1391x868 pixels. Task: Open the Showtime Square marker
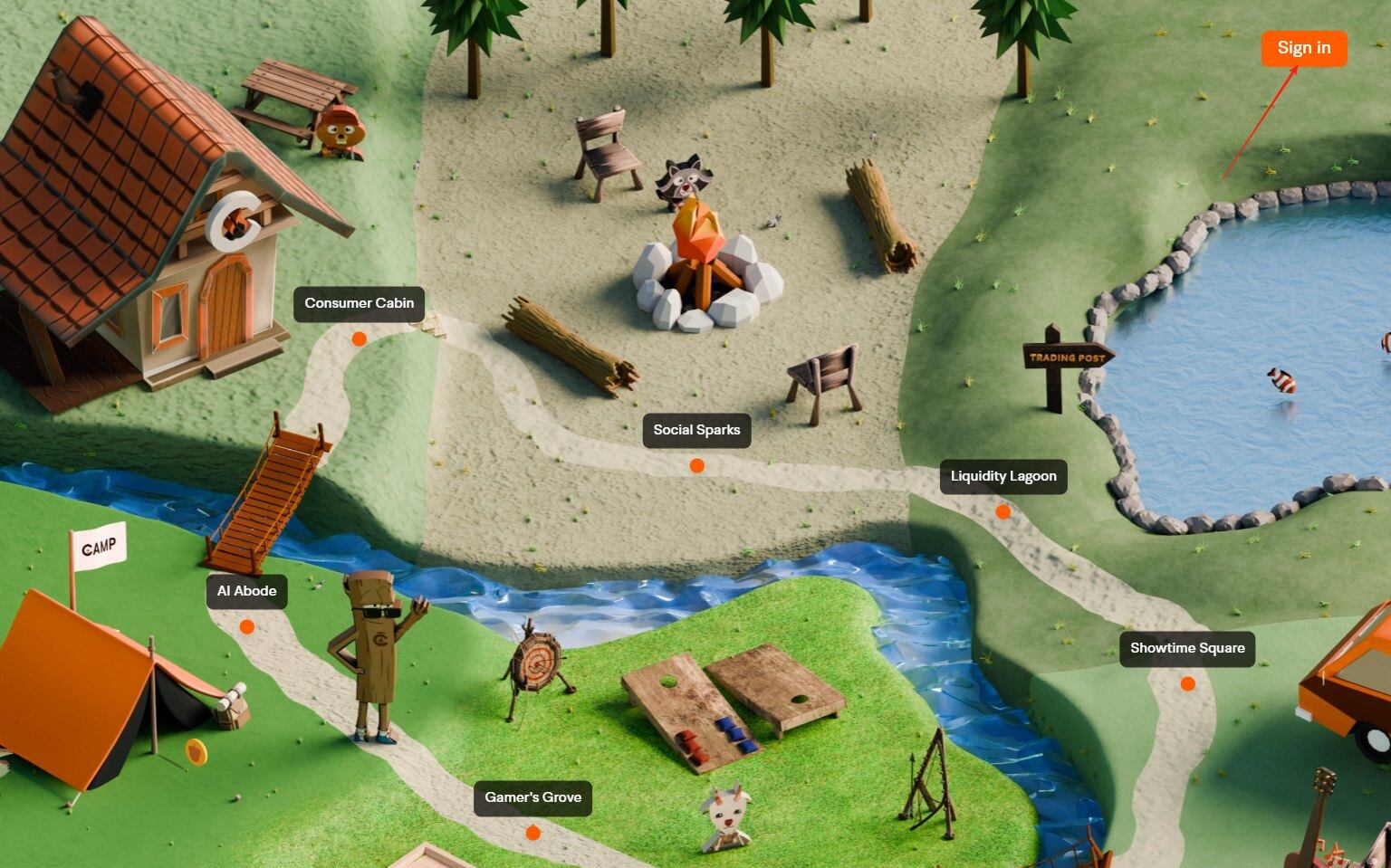pos(1186,683)
